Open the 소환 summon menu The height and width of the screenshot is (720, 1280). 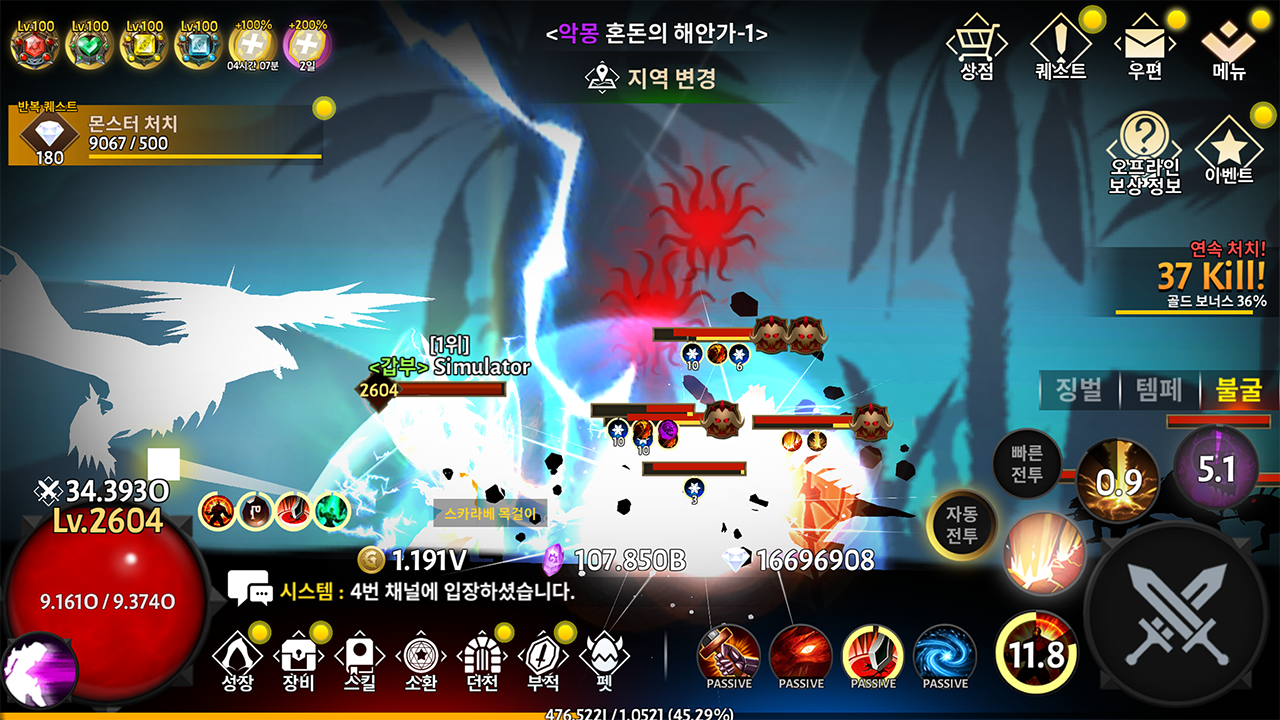click(x=421, y=660)
